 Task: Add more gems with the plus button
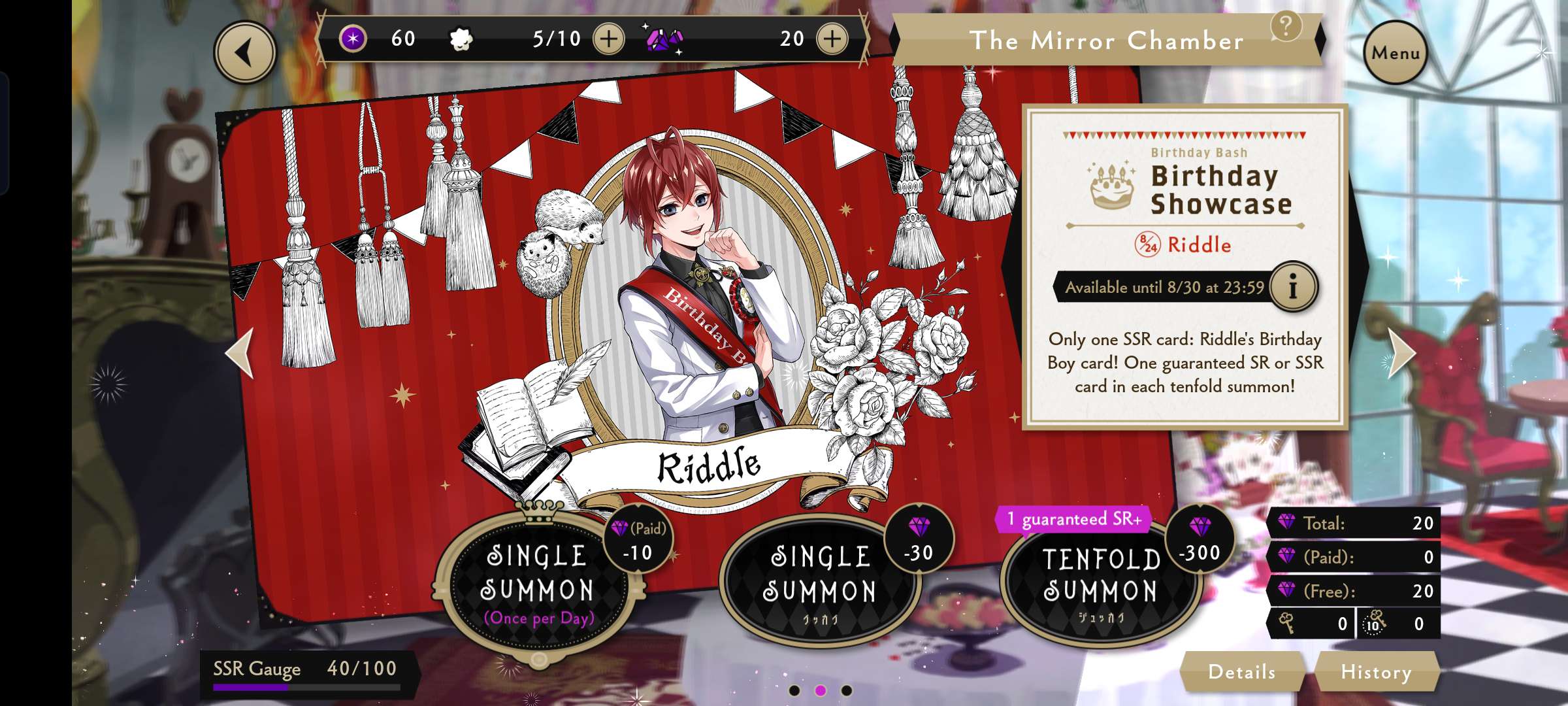coord(832,39)
